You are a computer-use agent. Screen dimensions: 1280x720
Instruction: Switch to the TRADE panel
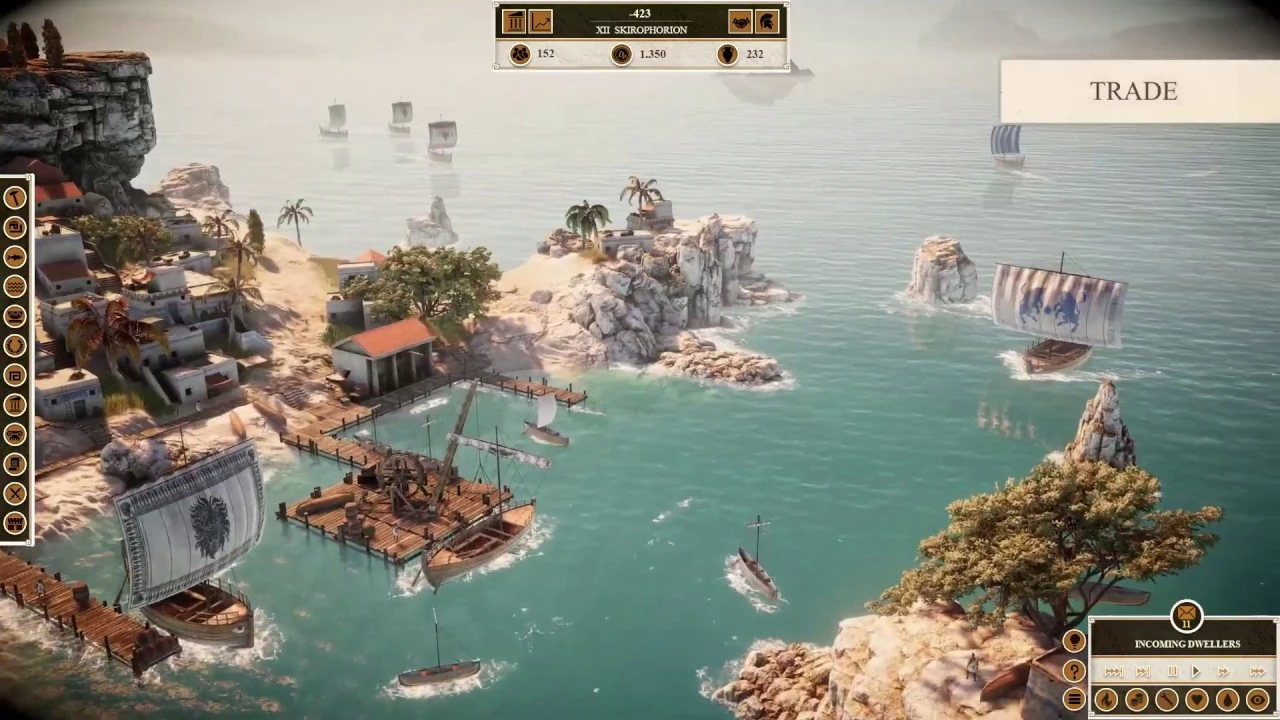click(1133, 91)
